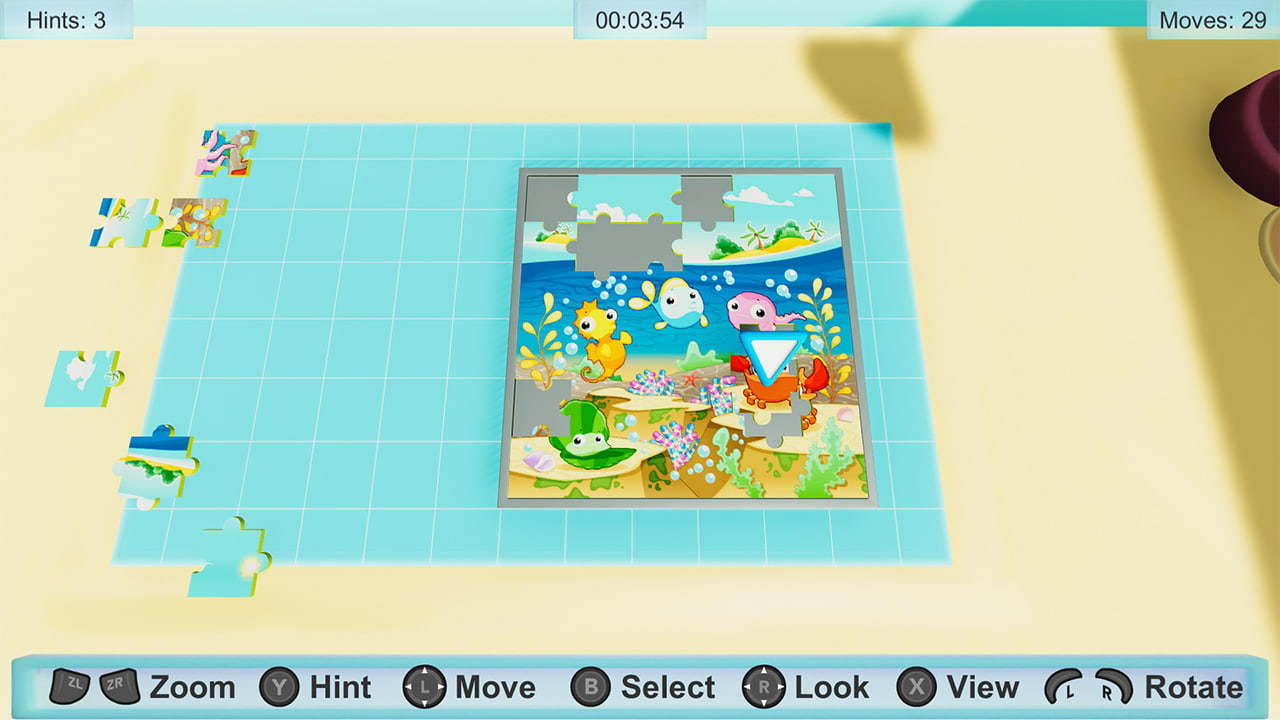
Task: Click the Hints: 3 counter
Action: pos(65,17)
